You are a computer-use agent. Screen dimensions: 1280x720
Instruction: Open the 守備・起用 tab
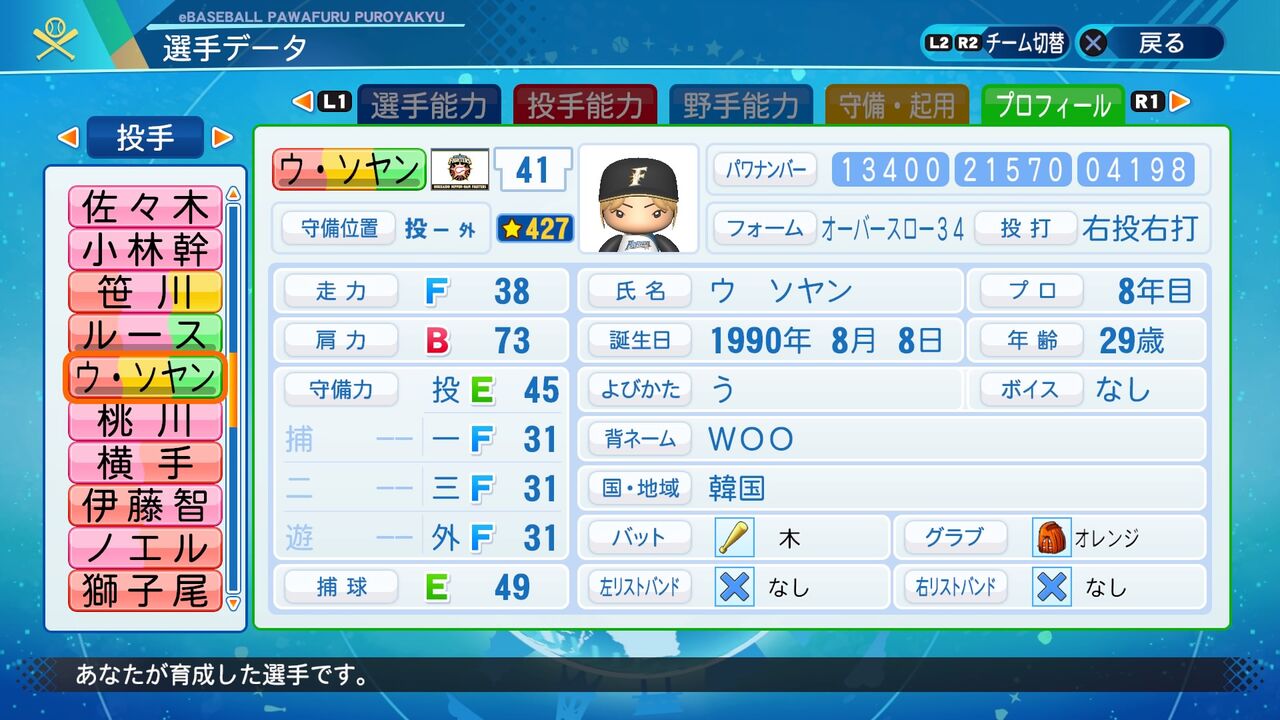tap(897, 102)
